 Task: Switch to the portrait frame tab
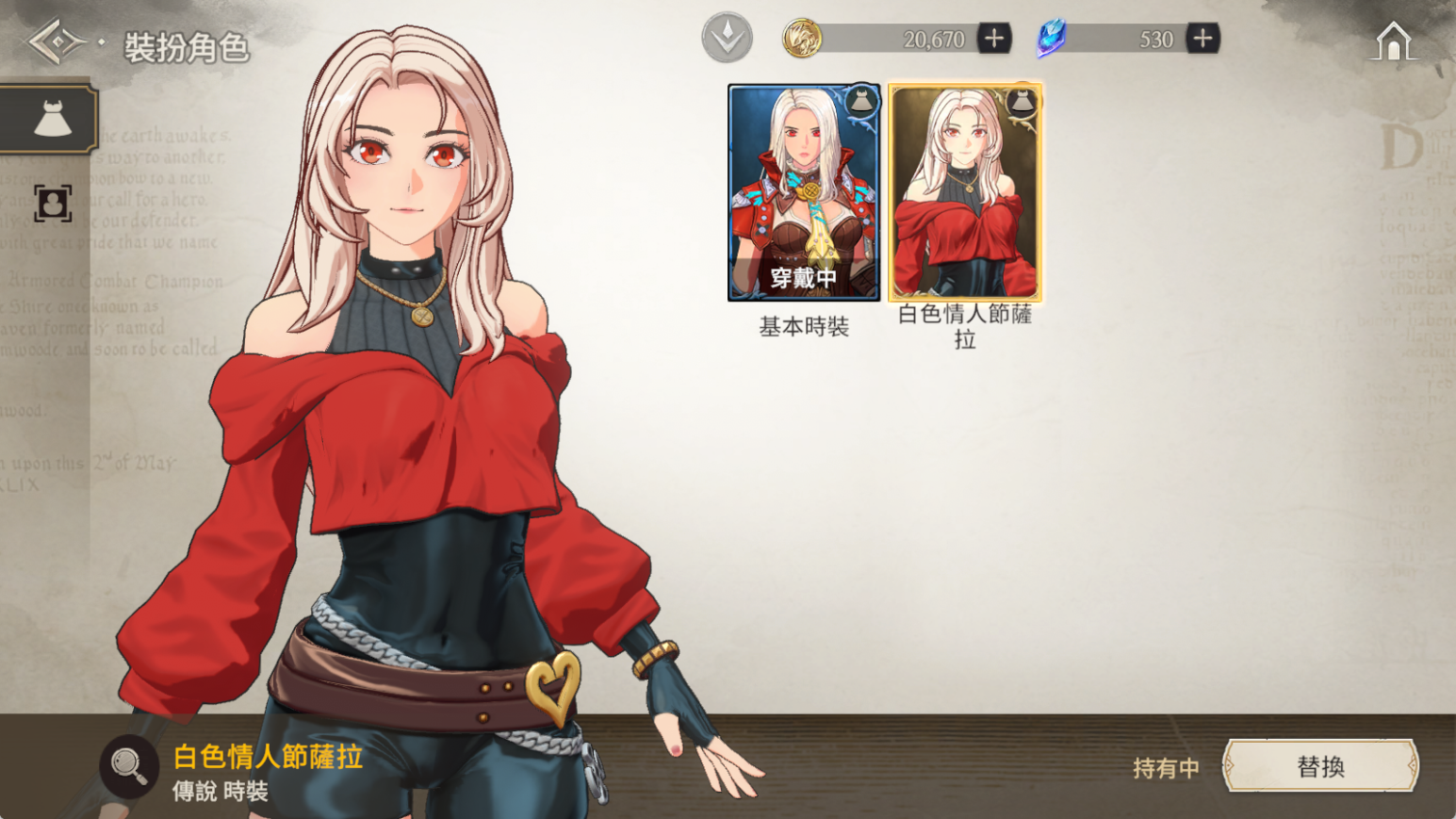pos(52,203)
